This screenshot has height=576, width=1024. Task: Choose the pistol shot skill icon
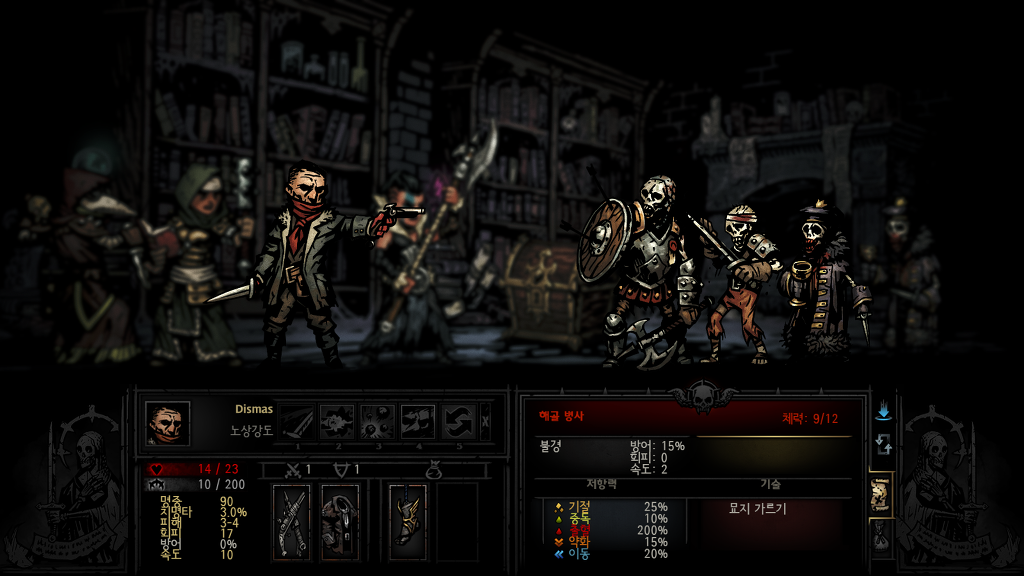pyautogui.click(x=337, y=421)
